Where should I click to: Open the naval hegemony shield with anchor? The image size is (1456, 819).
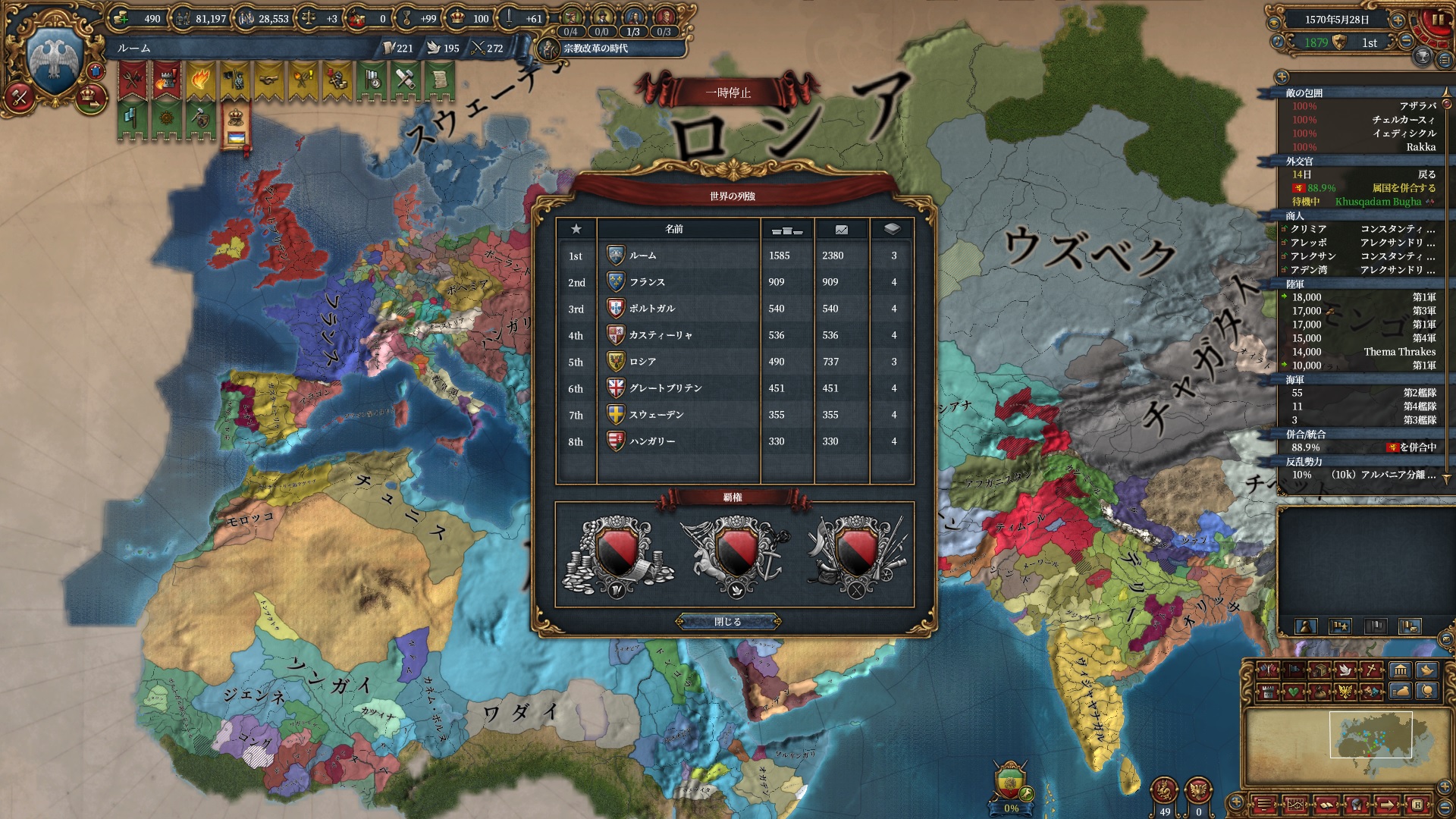(734, 554)
